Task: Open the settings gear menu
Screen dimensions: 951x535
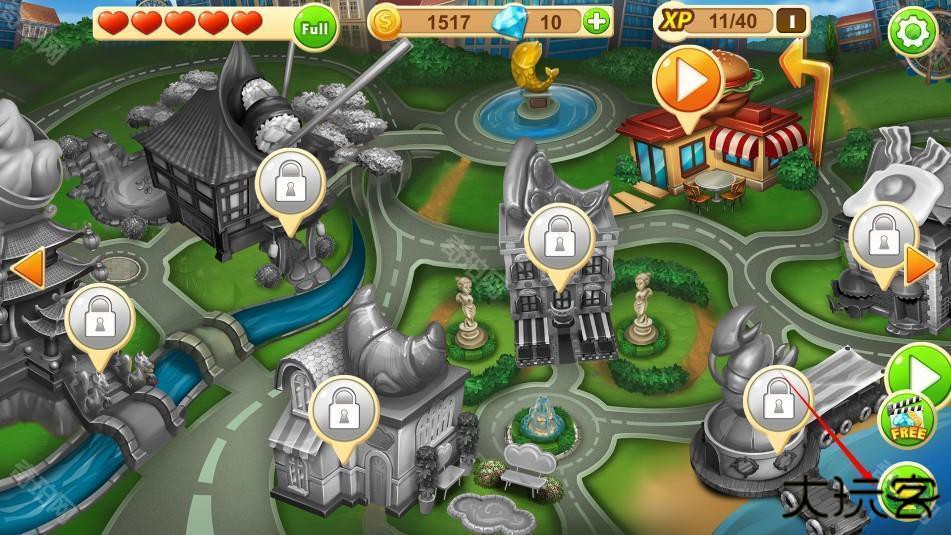Action: click(912, 32)
